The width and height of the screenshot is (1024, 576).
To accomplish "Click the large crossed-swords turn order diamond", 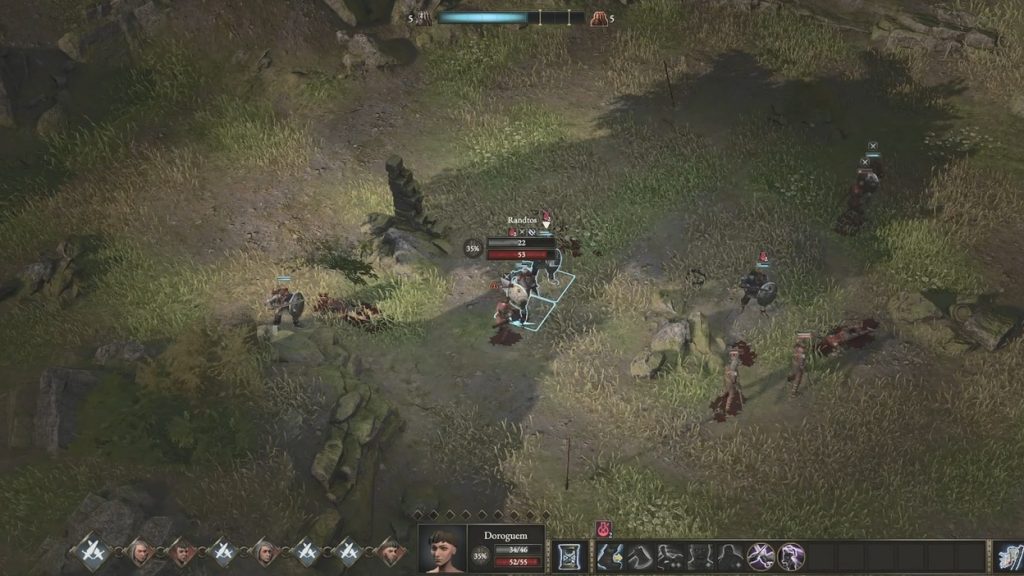I will point(95,549).
